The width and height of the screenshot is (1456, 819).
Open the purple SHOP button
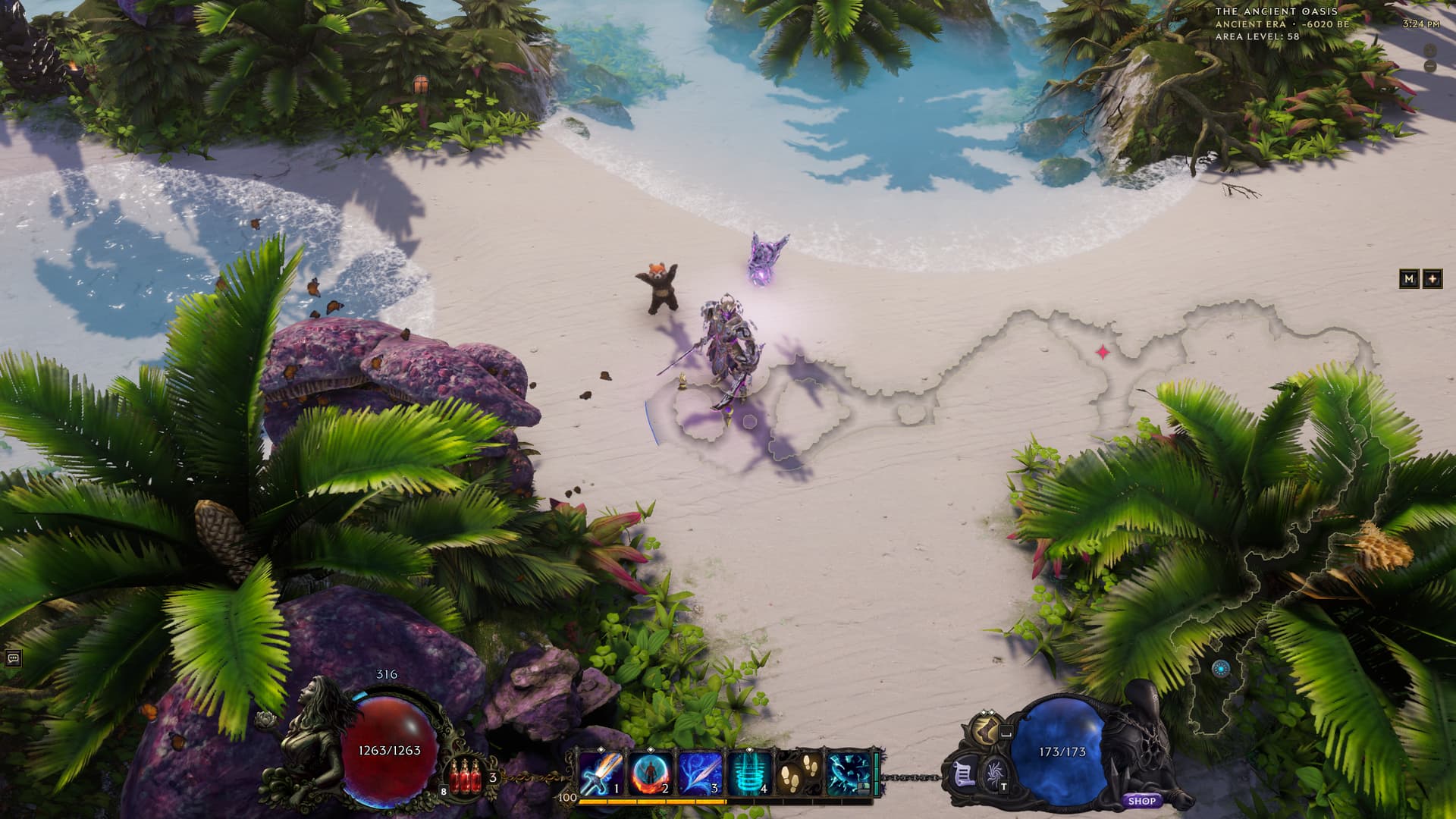pos(1141,801)
